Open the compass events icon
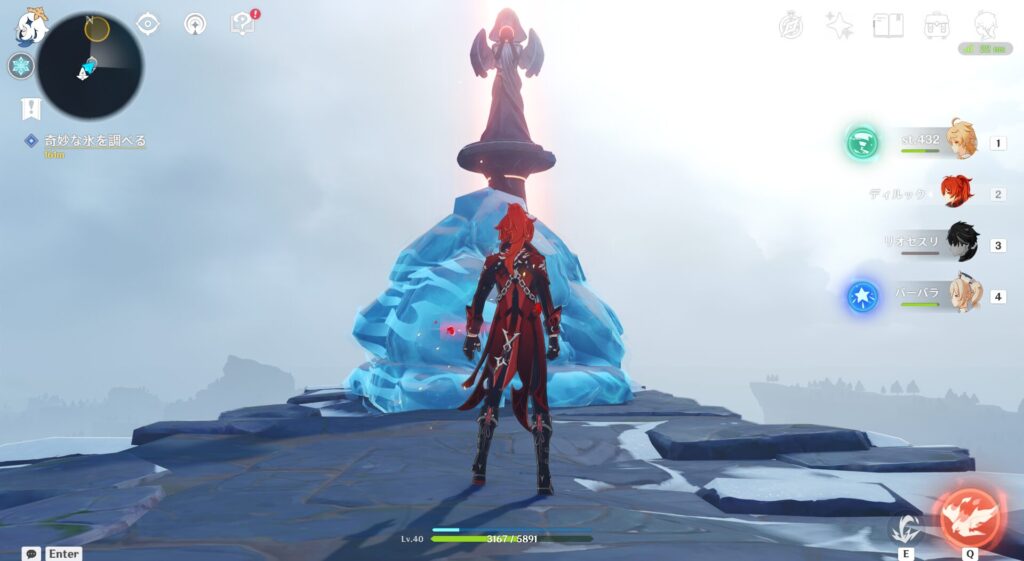 (791, 26)
